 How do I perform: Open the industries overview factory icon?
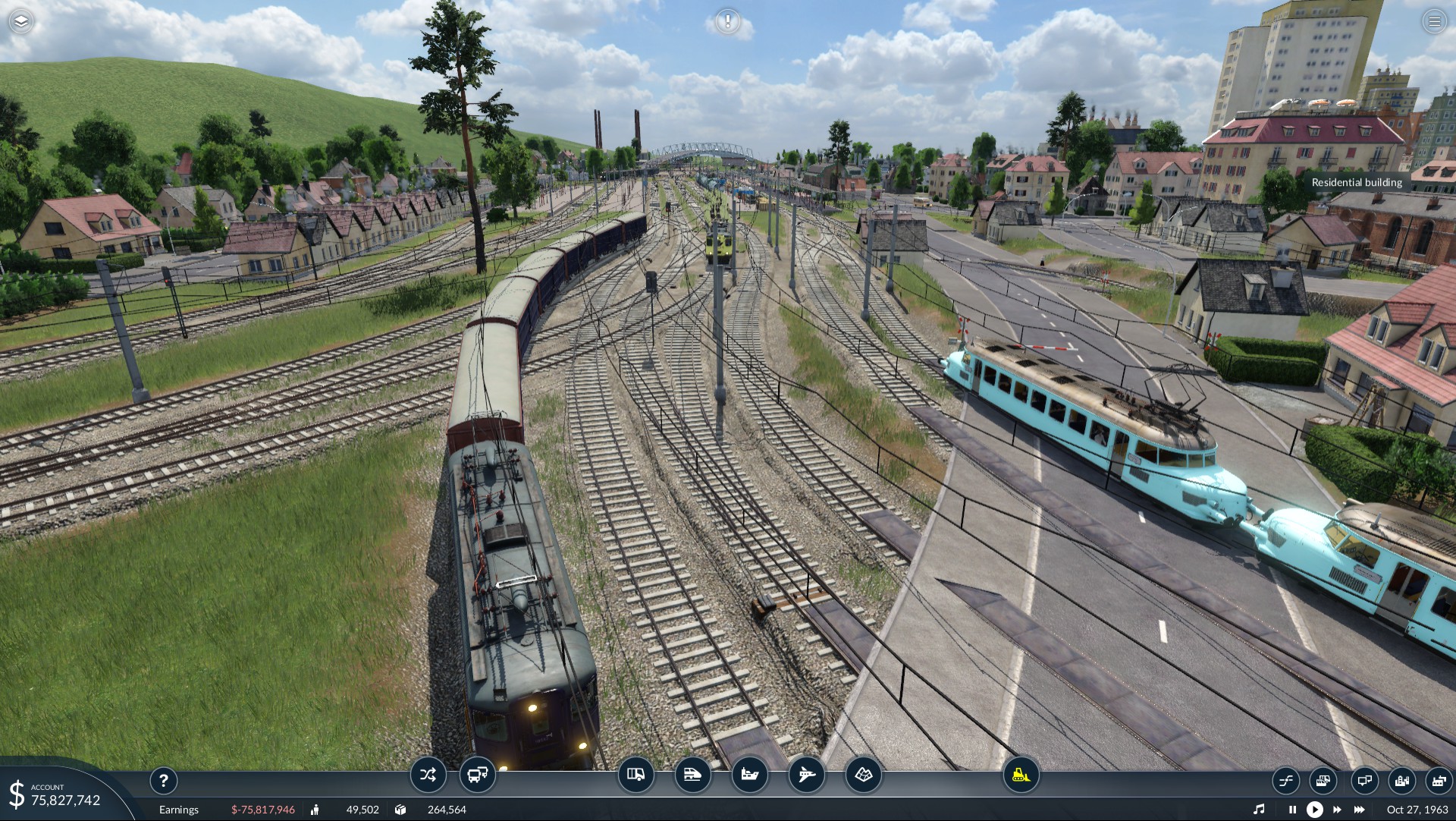coord(1439,780)
